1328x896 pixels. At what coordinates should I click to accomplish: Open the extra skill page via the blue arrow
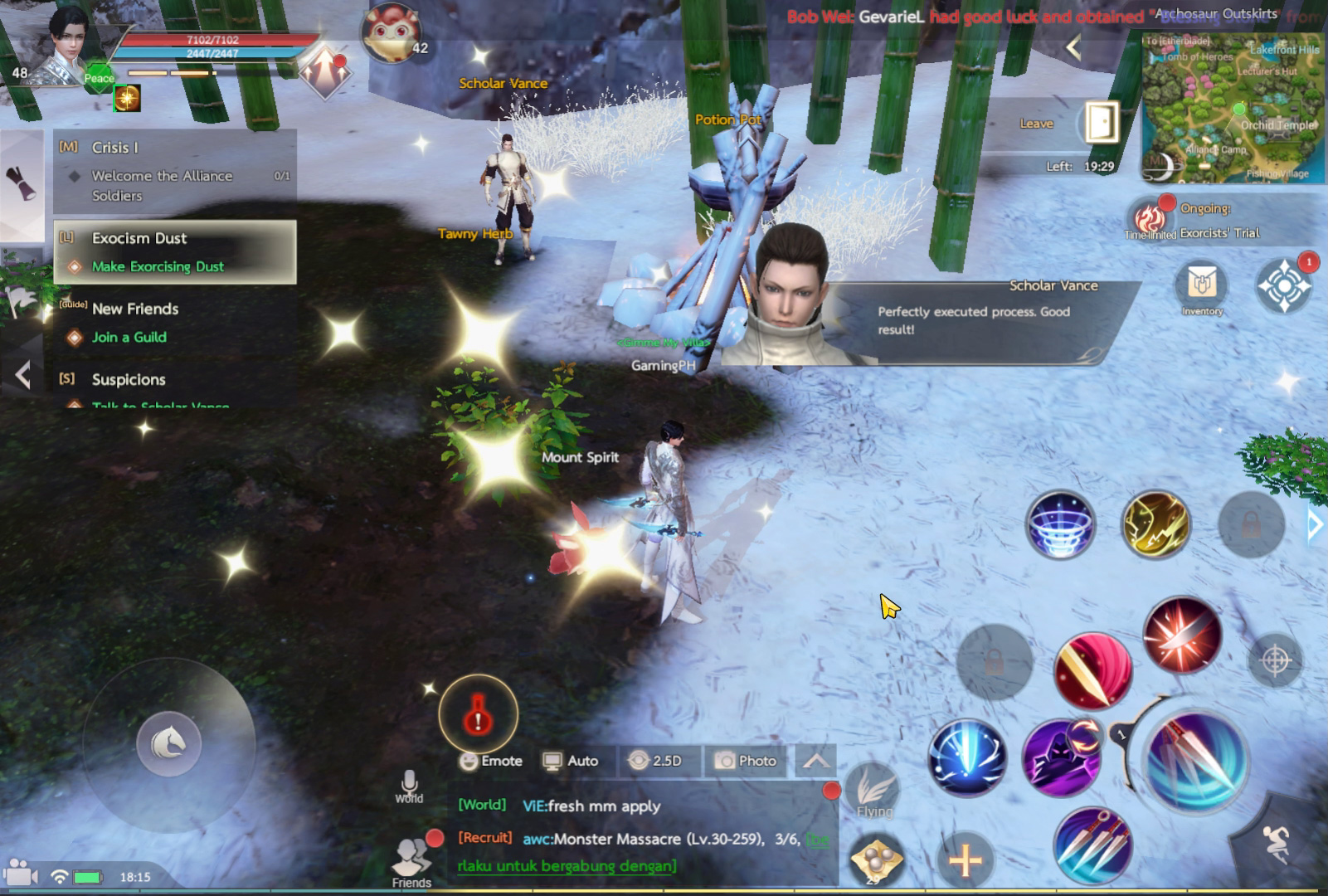tap(1315, 524)
